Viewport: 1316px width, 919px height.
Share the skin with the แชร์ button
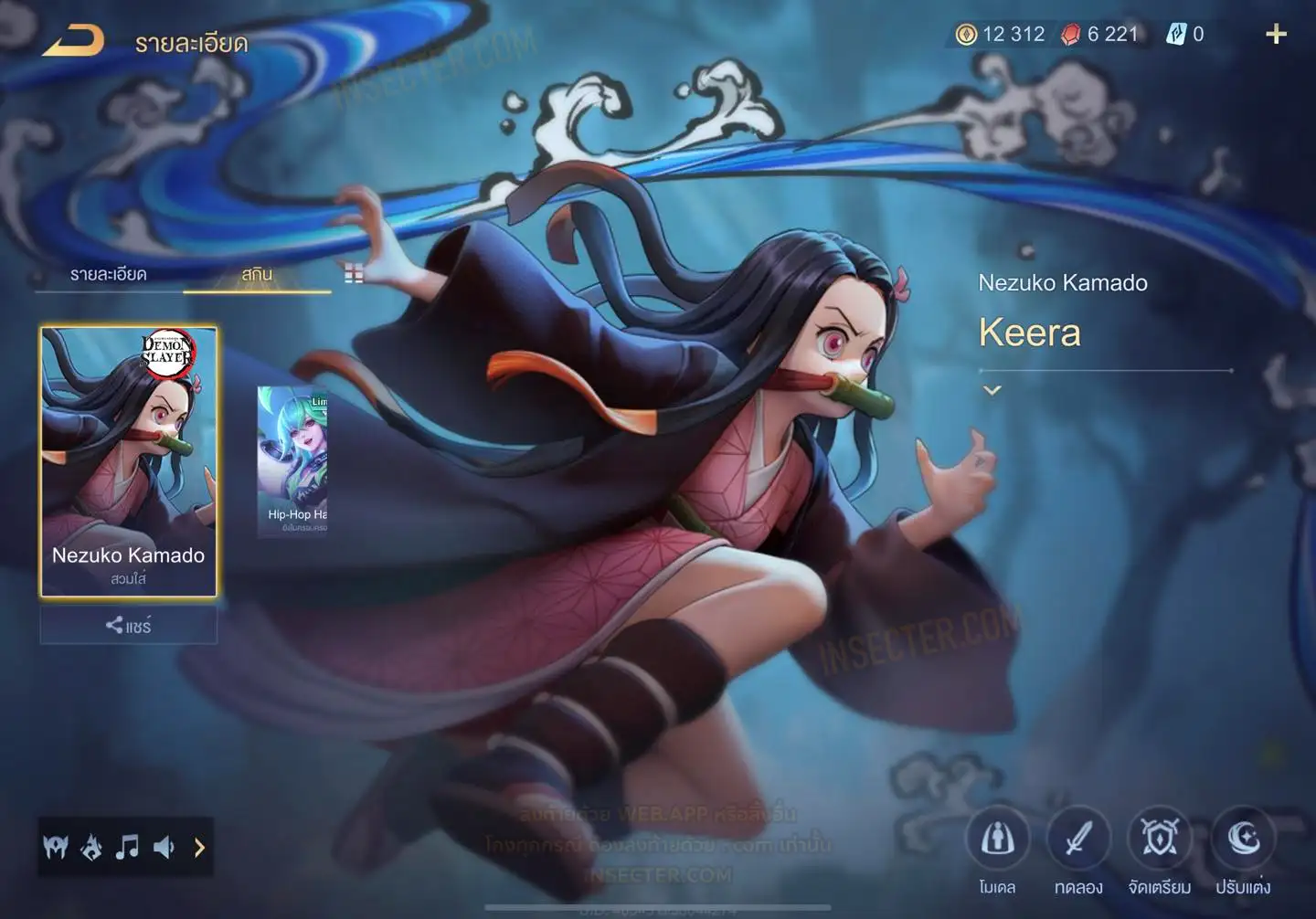[129, 626]
